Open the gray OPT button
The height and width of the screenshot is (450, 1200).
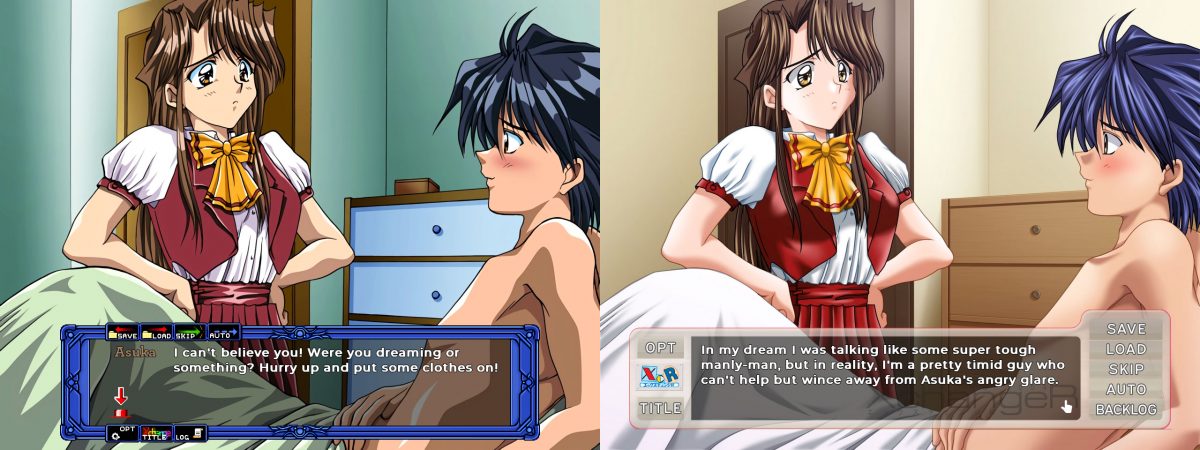coord(660,348)
